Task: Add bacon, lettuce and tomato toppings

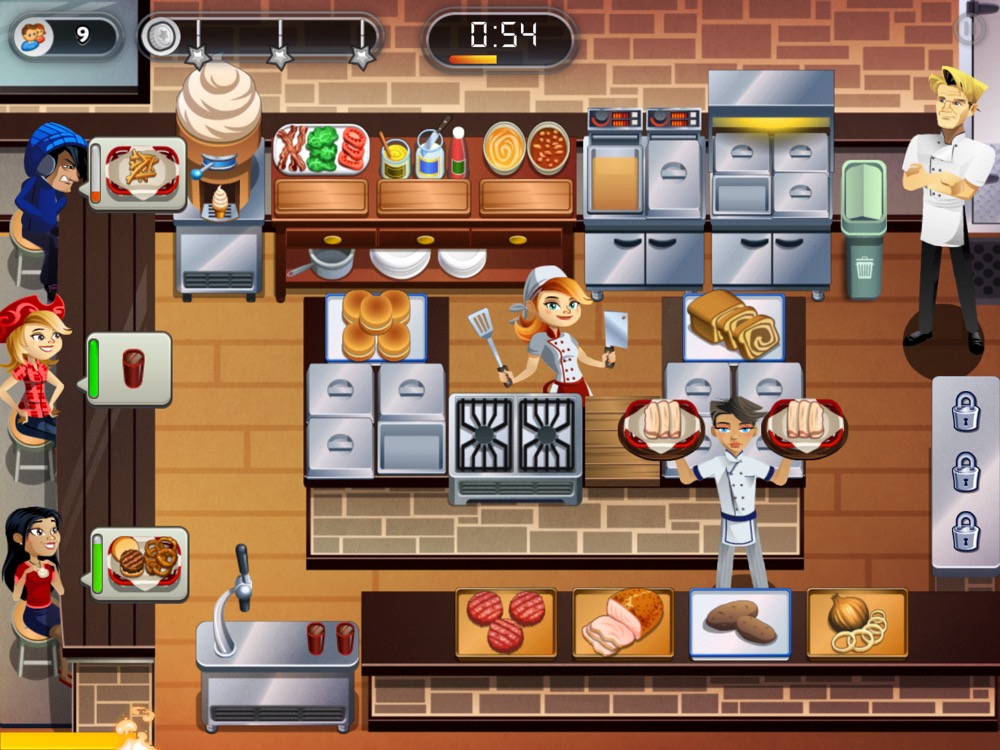Action: [321, 150]
